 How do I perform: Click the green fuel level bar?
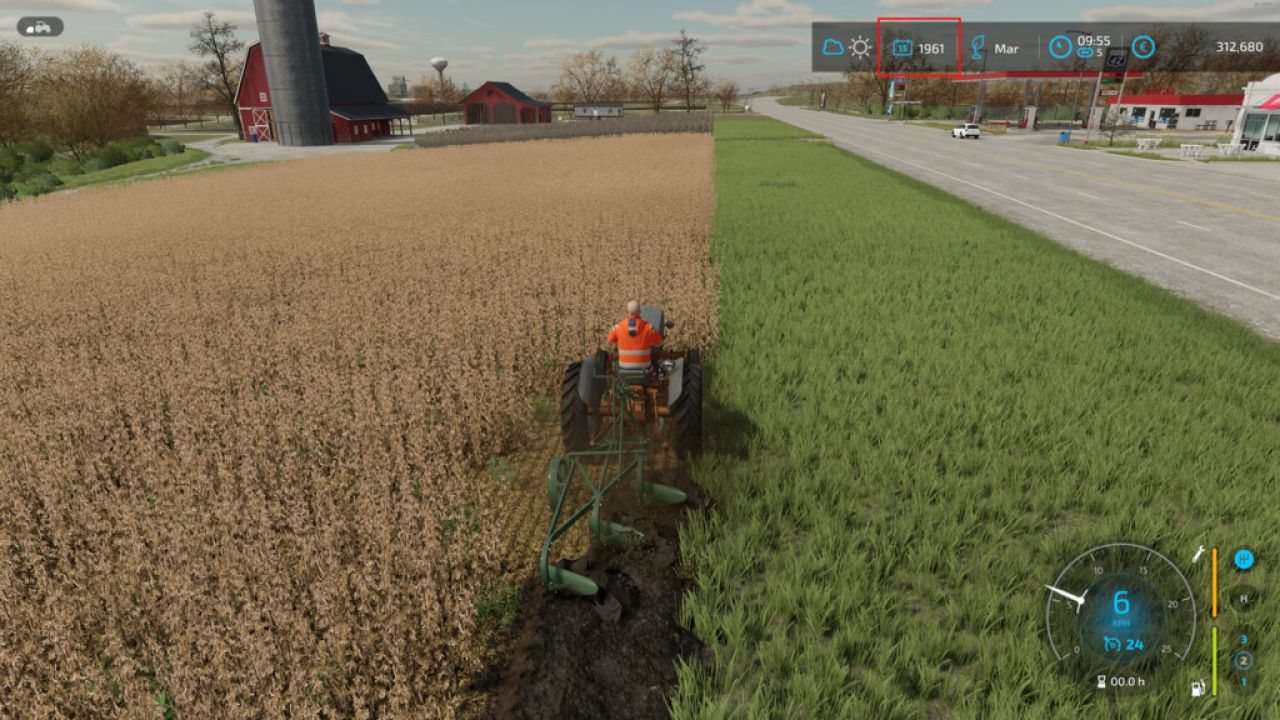(x=1215, y=659)
